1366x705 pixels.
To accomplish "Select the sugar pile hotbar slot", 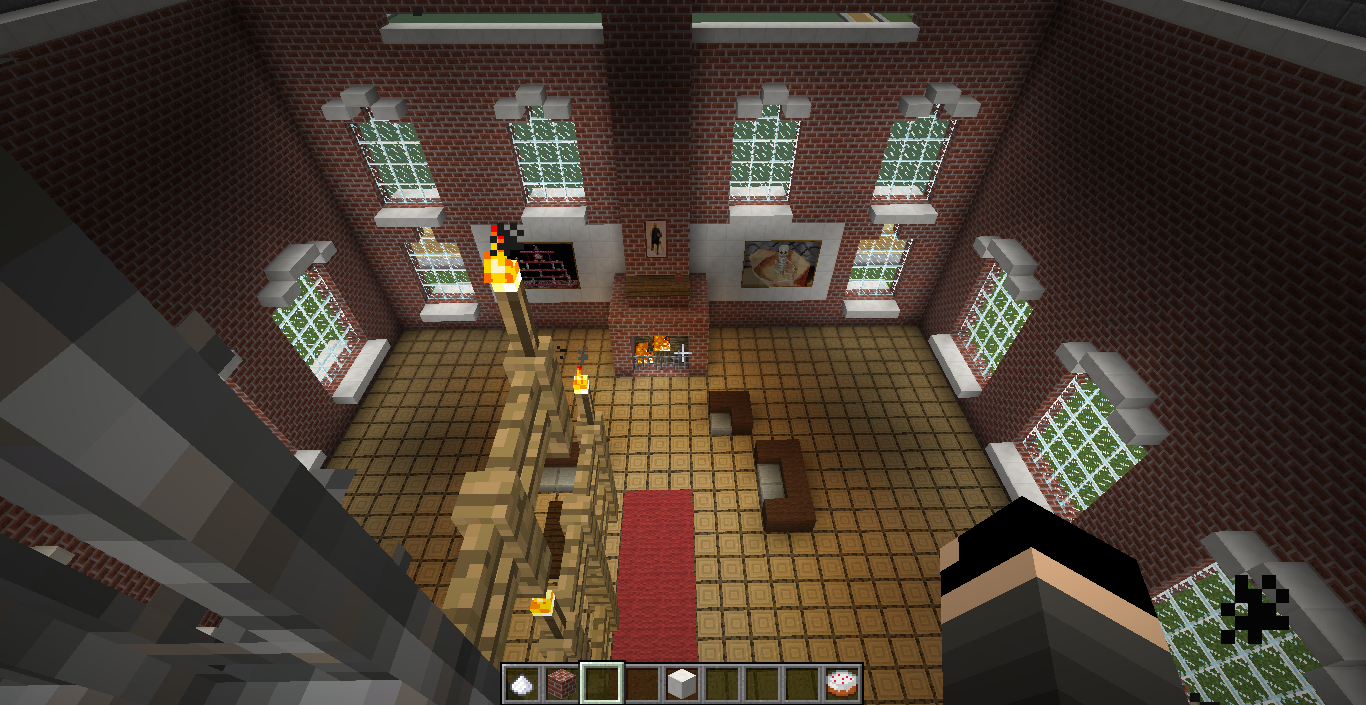I will point(521,684).
